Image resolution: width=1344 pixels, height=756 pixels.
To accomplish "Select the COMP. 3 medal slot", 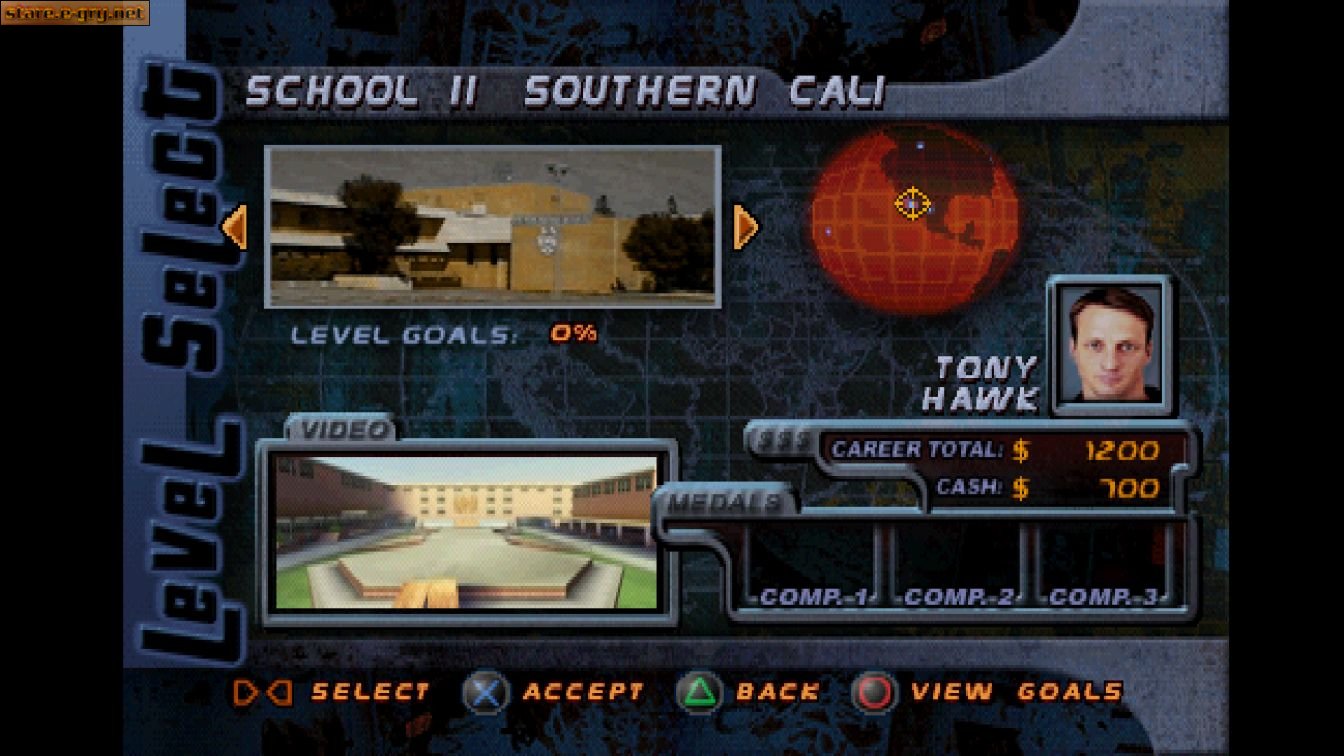I will tap(1104, 597).
